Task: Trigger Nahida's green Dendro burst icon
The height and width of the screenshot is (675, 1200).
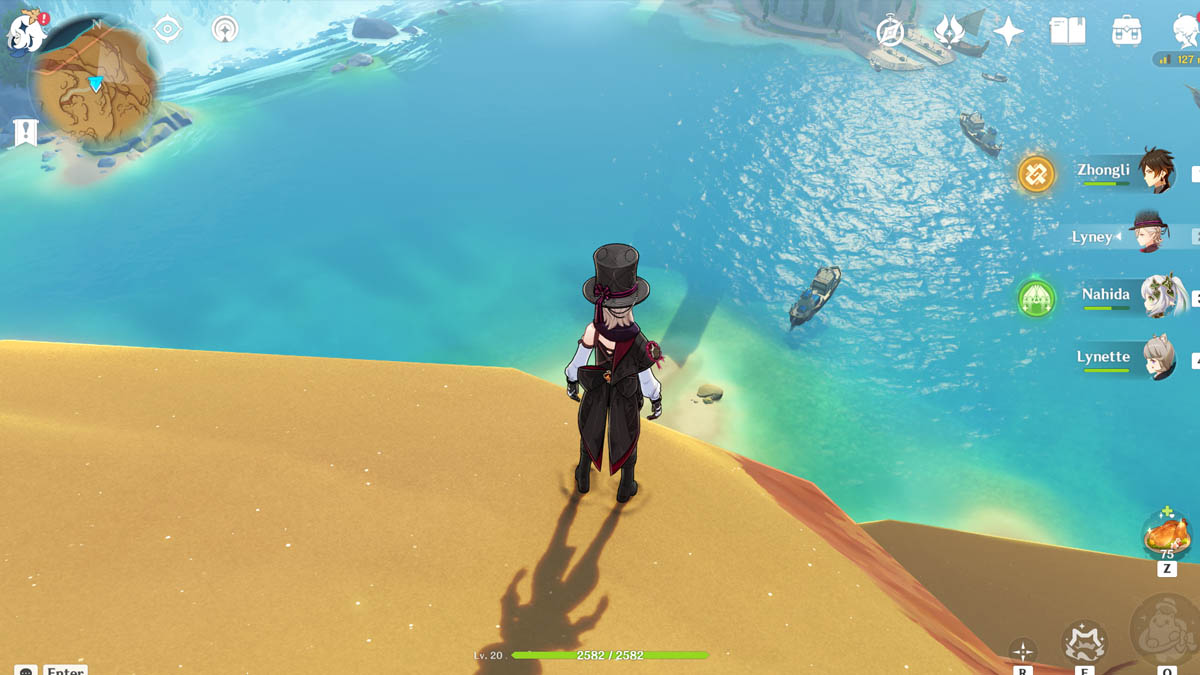Action: [1037, 298]
